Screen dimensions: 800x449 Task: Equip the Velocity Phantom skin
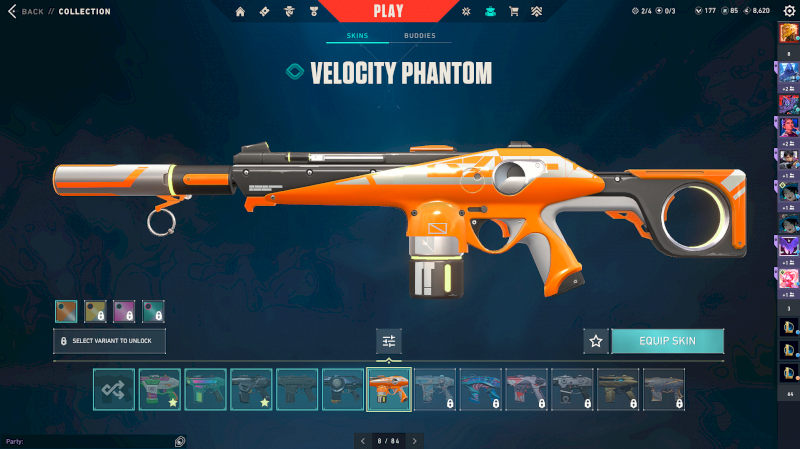pyautogui.click(x=667, y=341)
